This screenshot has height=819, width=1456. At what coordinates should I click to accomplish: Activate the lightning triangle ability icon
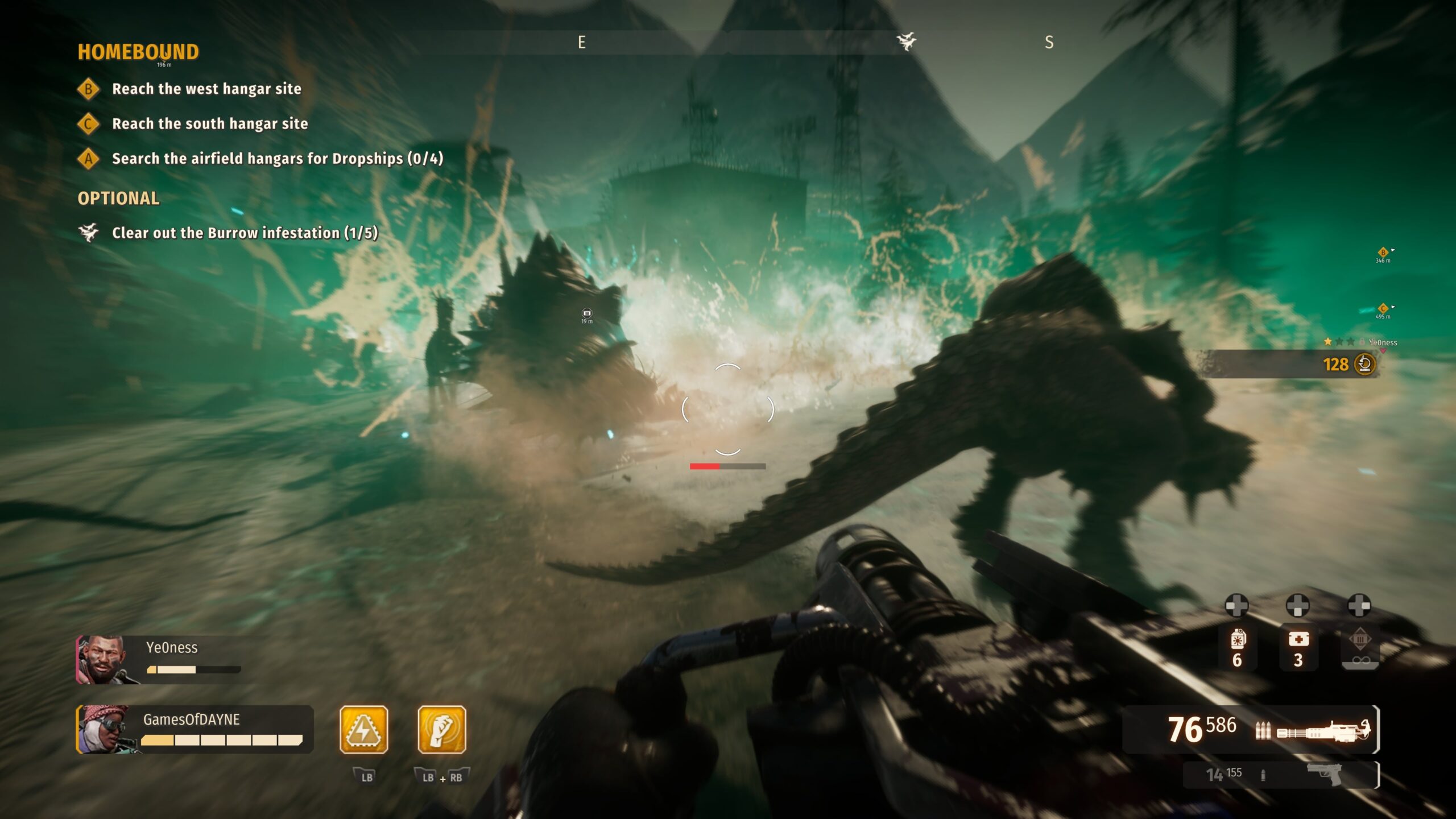364,730
